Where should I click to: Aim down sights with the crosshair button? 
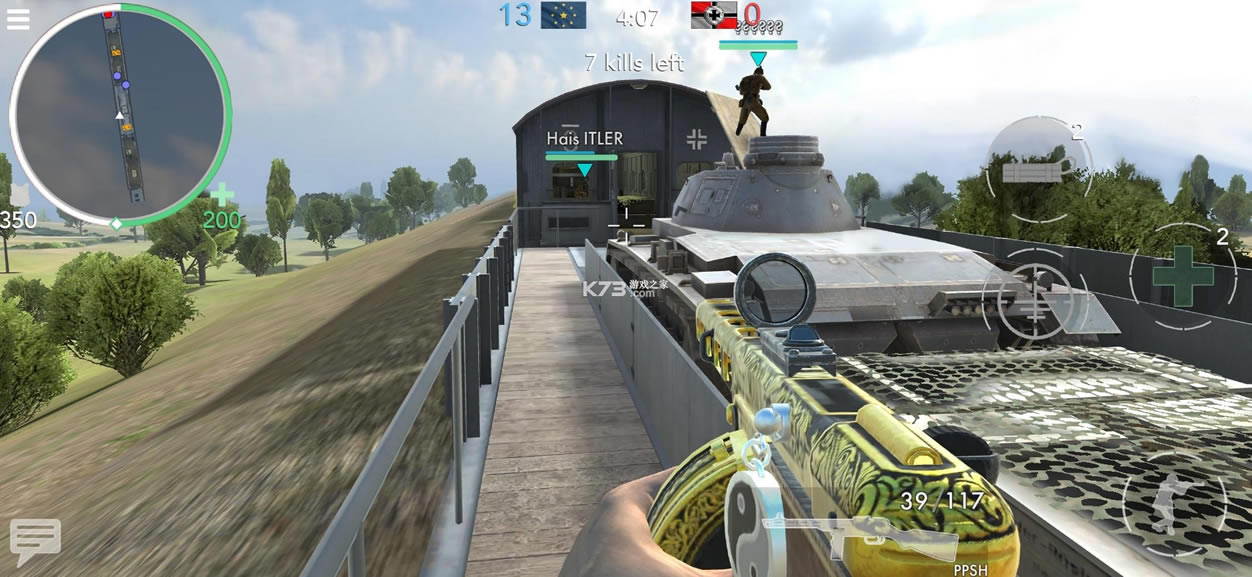1033,296
